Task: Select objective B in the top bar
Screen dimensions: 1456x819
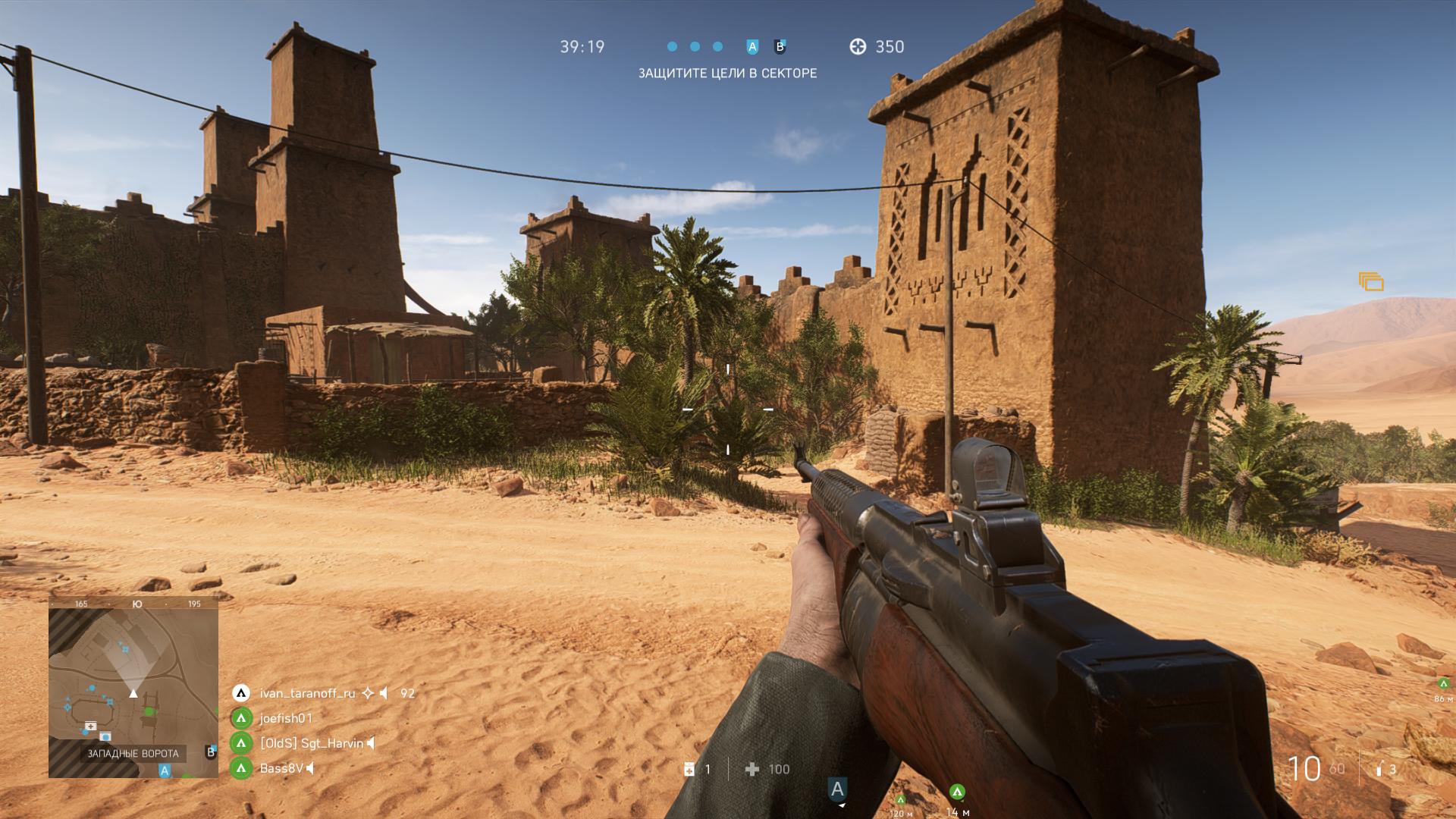Action: point(780,47)
